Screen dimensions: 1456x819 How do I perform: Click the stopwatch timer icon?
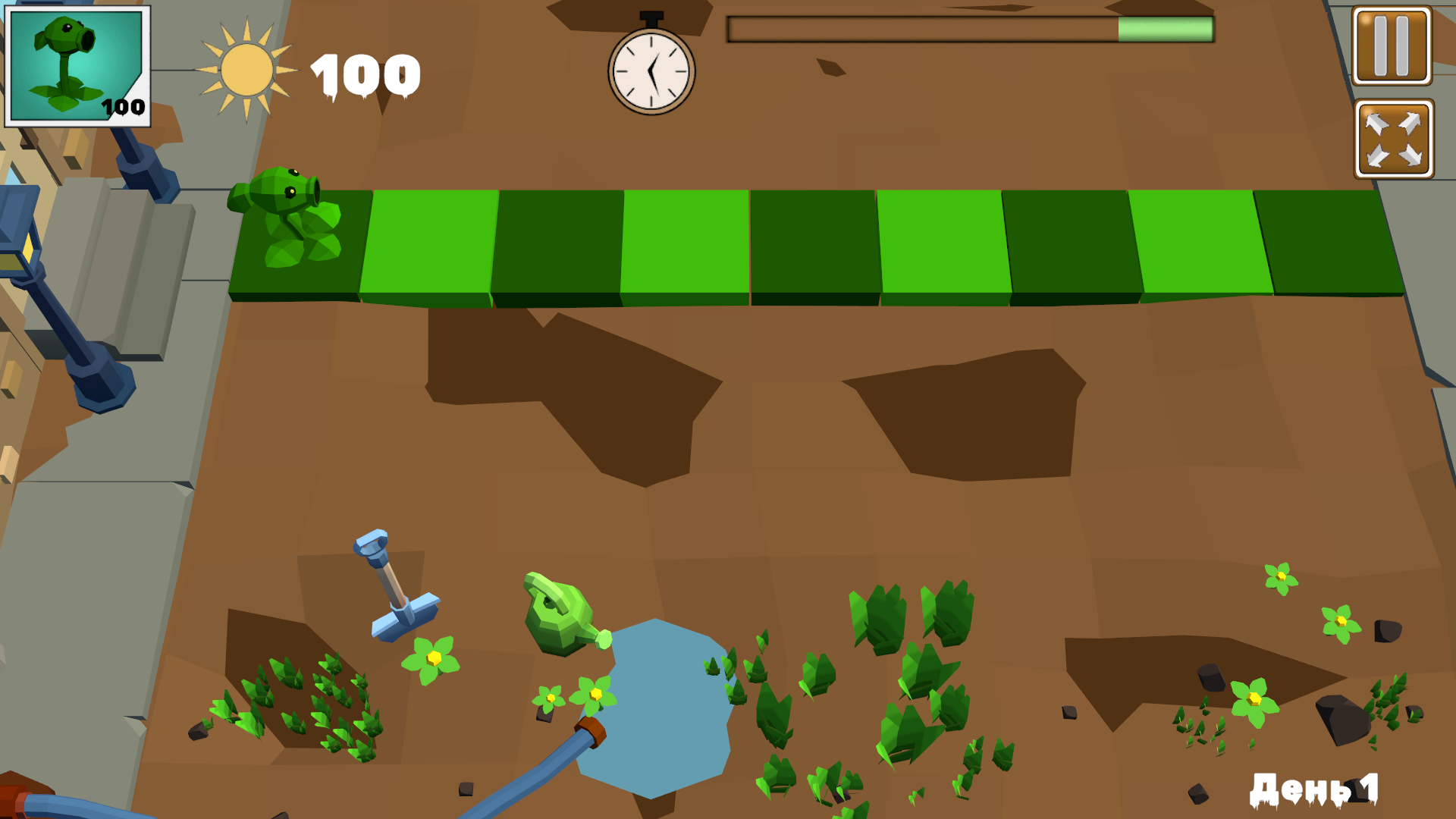click(650, 74)
